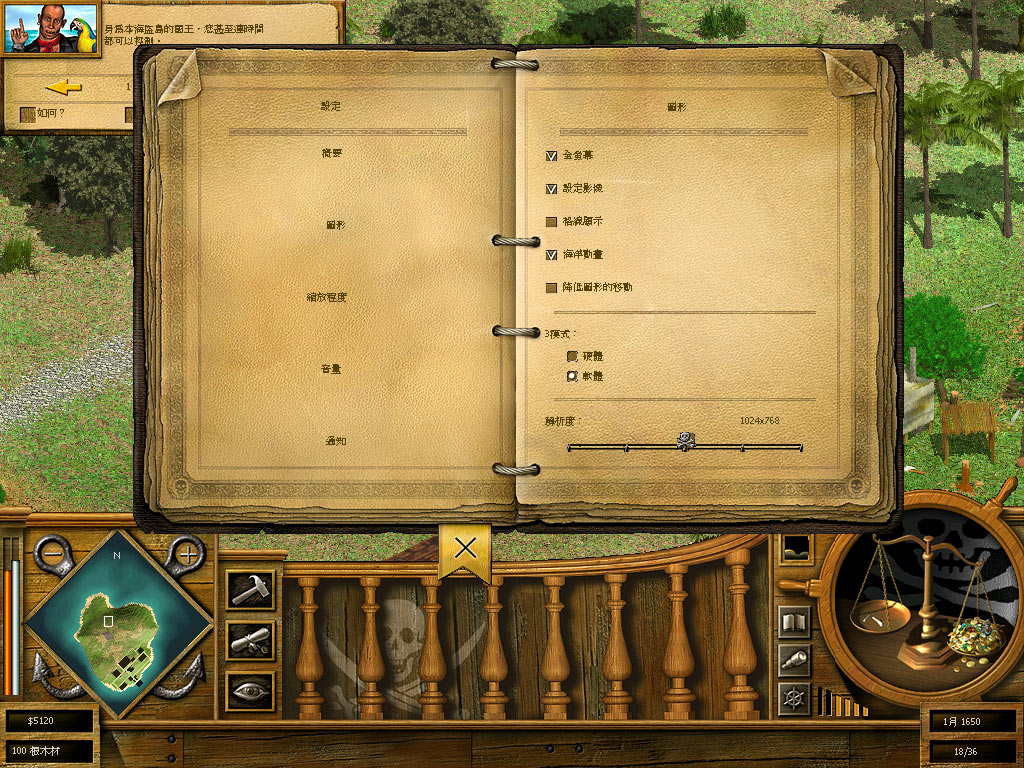Open the build menu hammer icon
The image size is (1024, 768).
pos(249,589)
